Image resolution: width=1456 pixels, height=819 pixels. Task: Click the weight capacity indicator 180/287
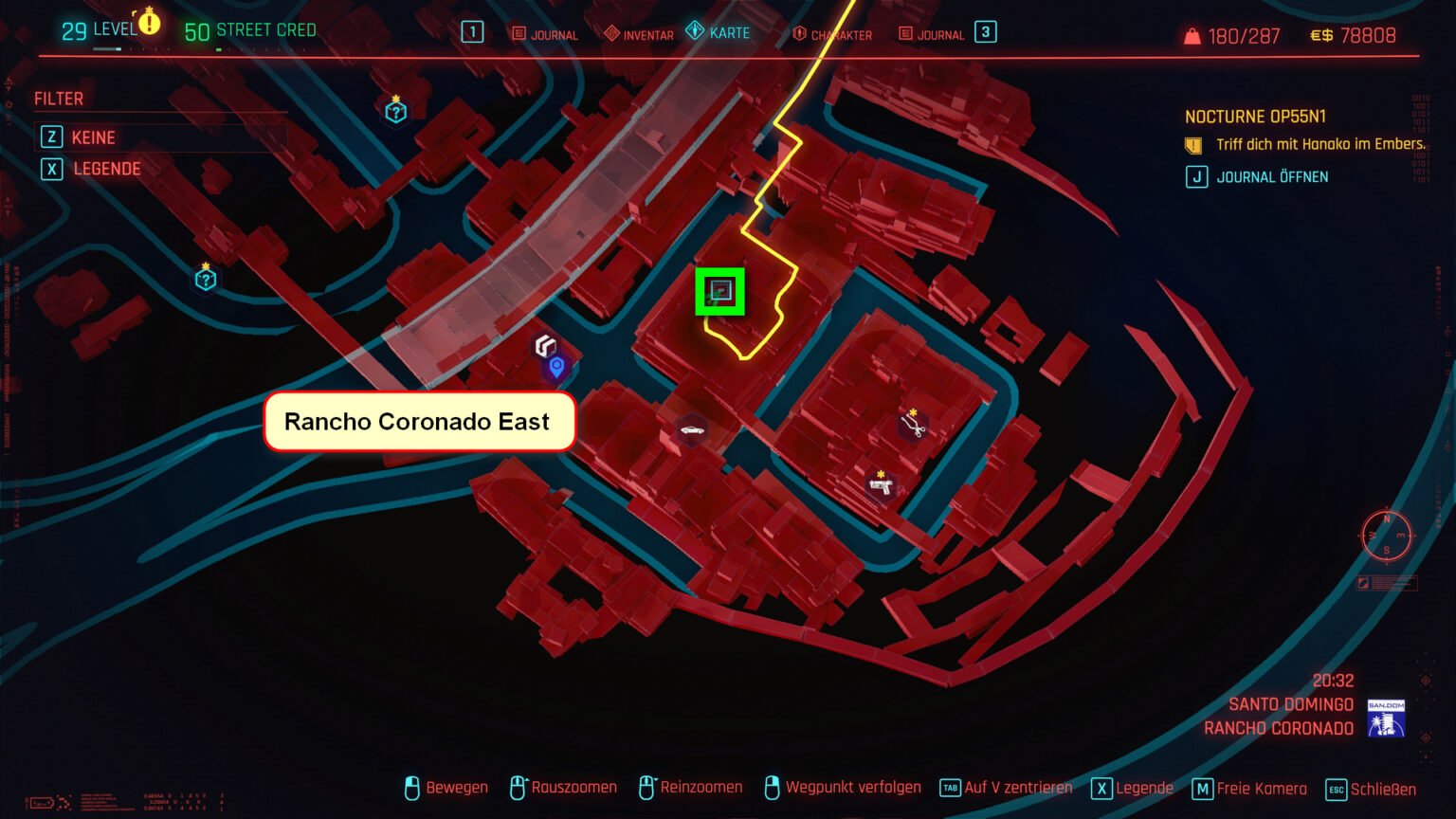(x=1231, y=35)
